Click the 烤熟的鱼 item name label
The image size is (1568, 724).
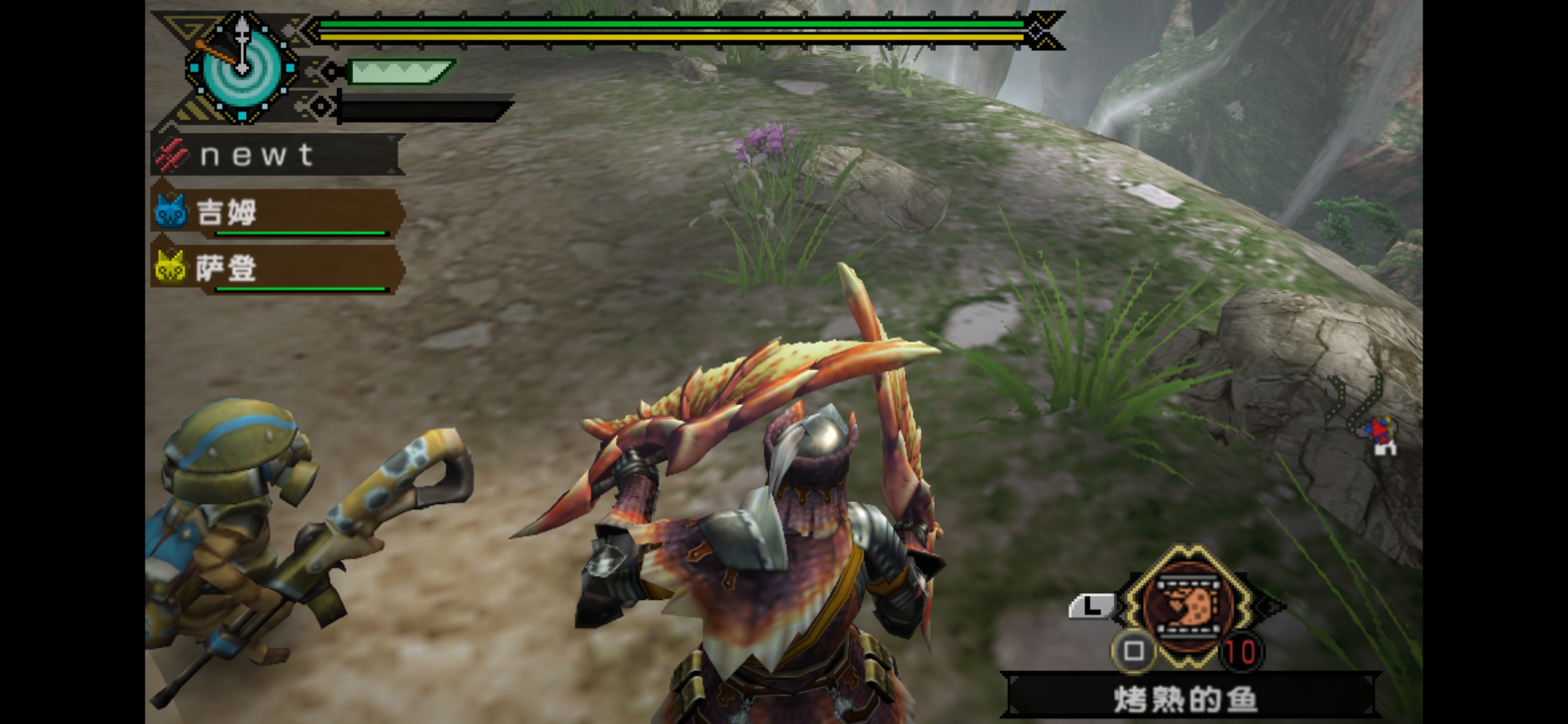(x=1185, y=699)
